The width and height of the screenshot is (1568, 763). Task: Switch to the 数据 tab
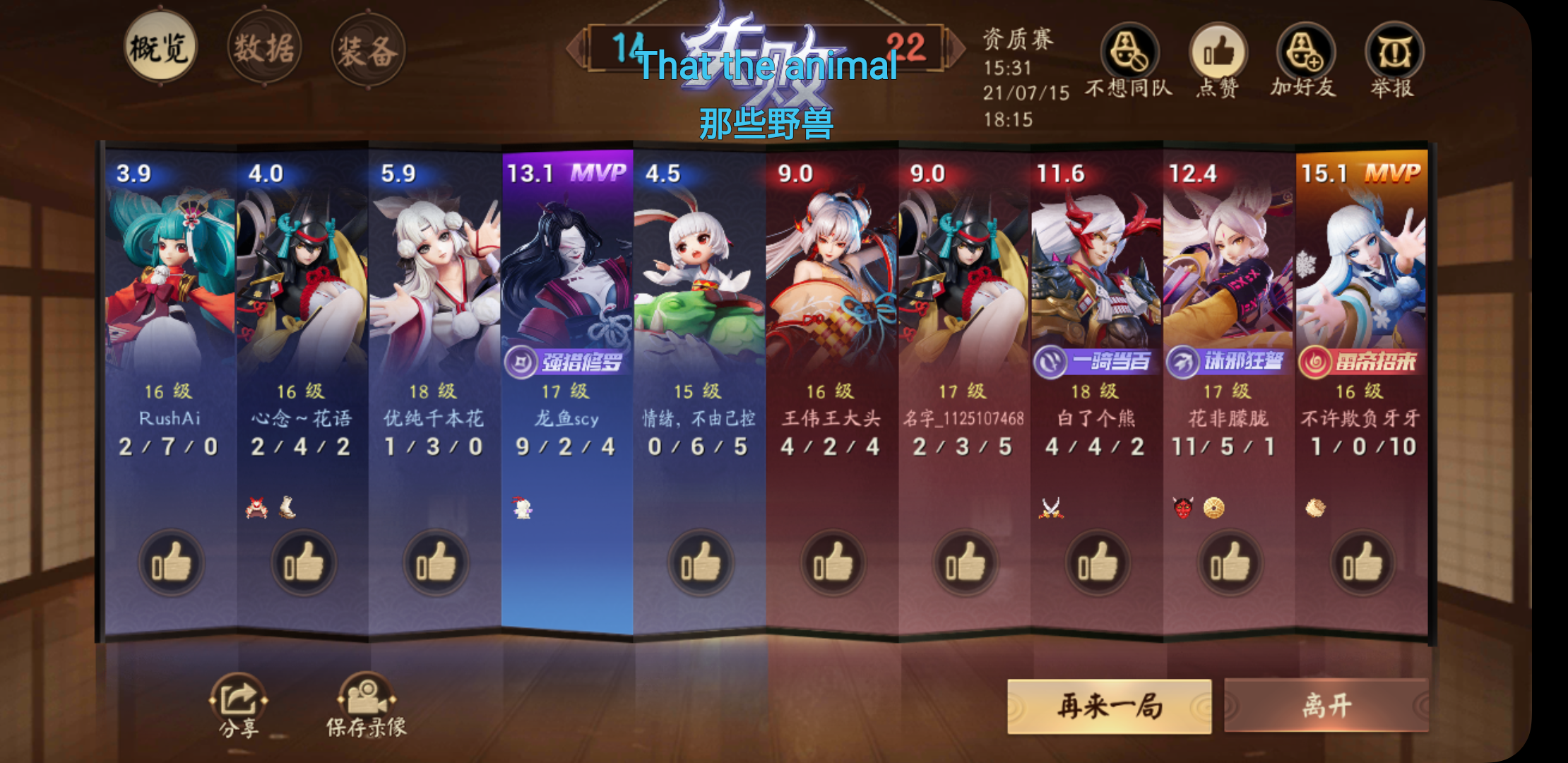pos(263,47)
